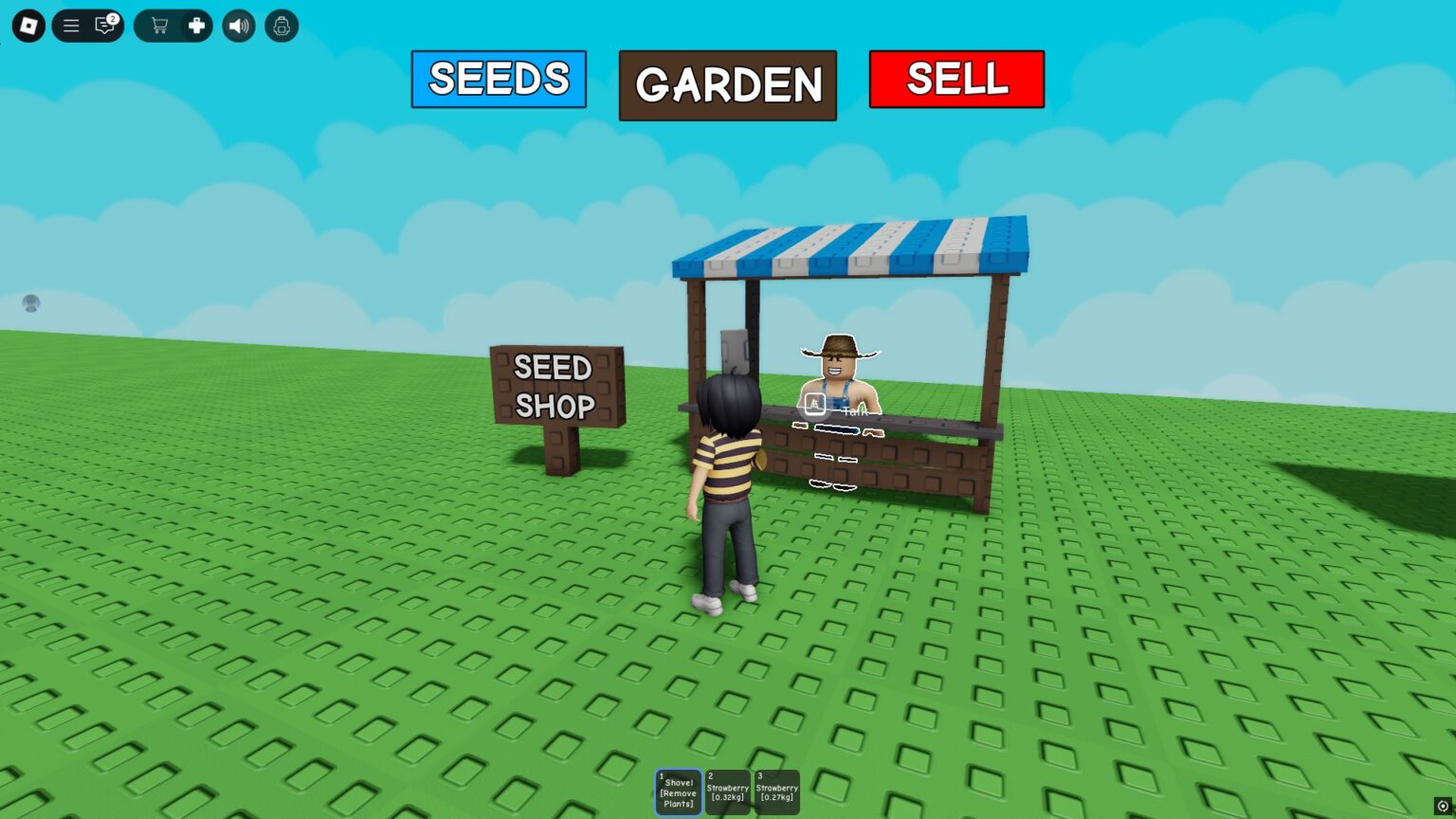The height and width of the screenshot is (819, 1456).
Task: Open the SELL menu
Action: 956,80
